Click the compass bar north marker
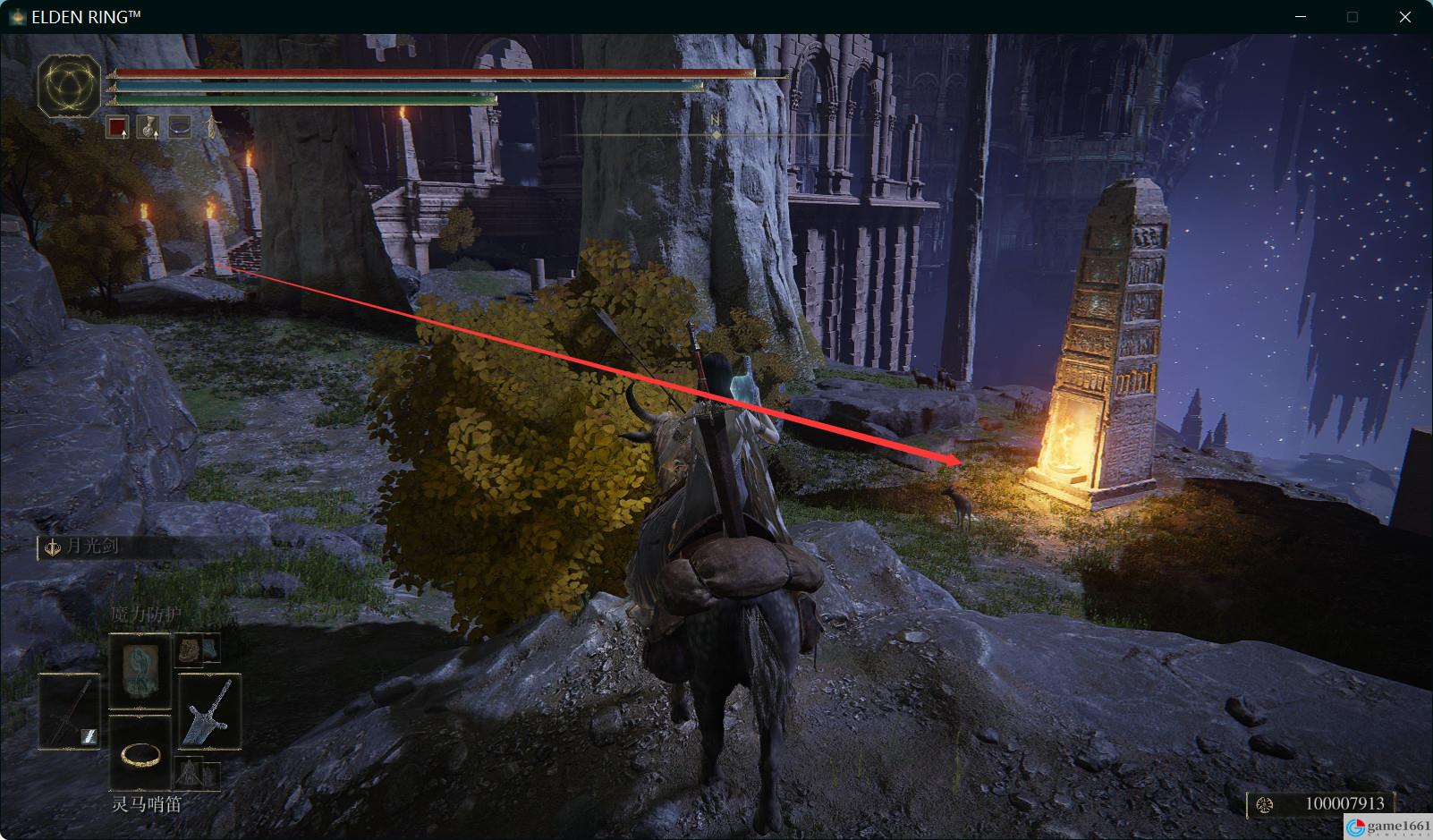Viewport: 1433px width, 840px height. [x=715, y=121]
